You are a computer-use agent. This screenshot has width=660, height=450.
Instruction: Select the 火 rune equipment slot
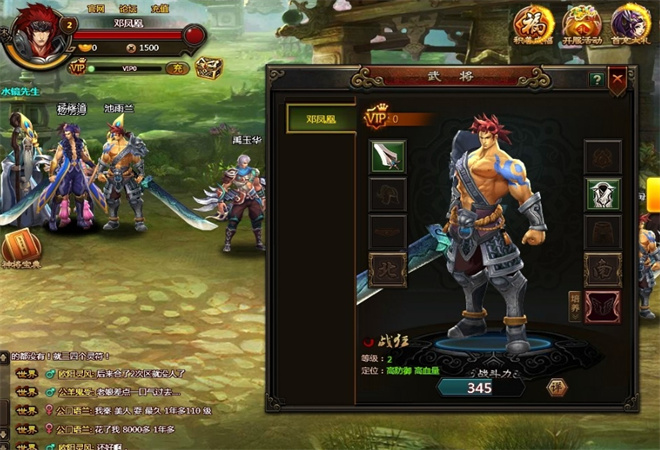tap(388, 268)
